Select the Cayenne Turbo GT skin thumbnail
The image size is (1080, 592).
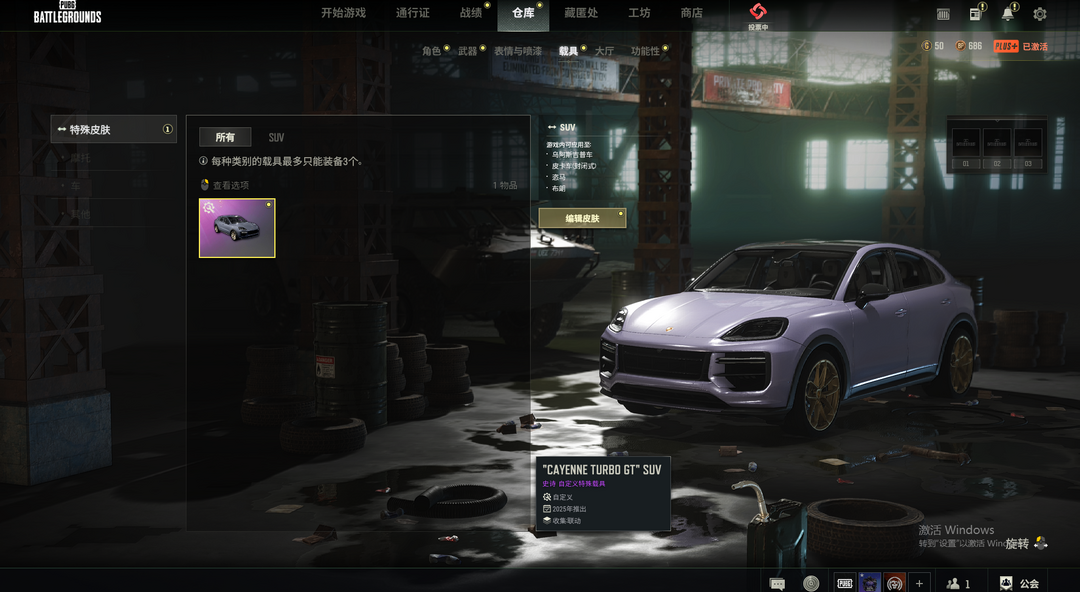coord(237,228)
